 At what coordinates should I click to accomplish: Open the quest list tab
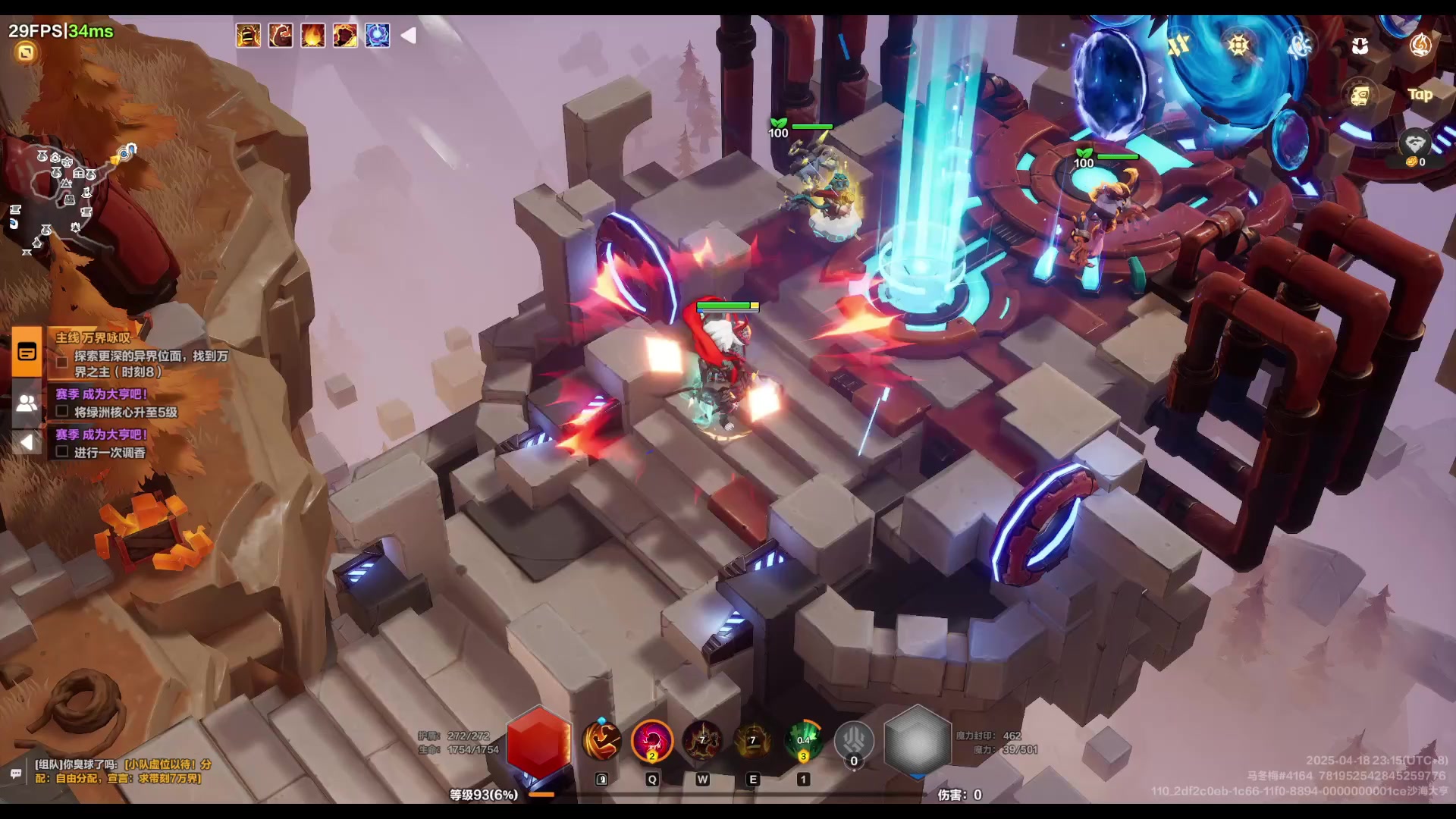(x=27, y=352)
